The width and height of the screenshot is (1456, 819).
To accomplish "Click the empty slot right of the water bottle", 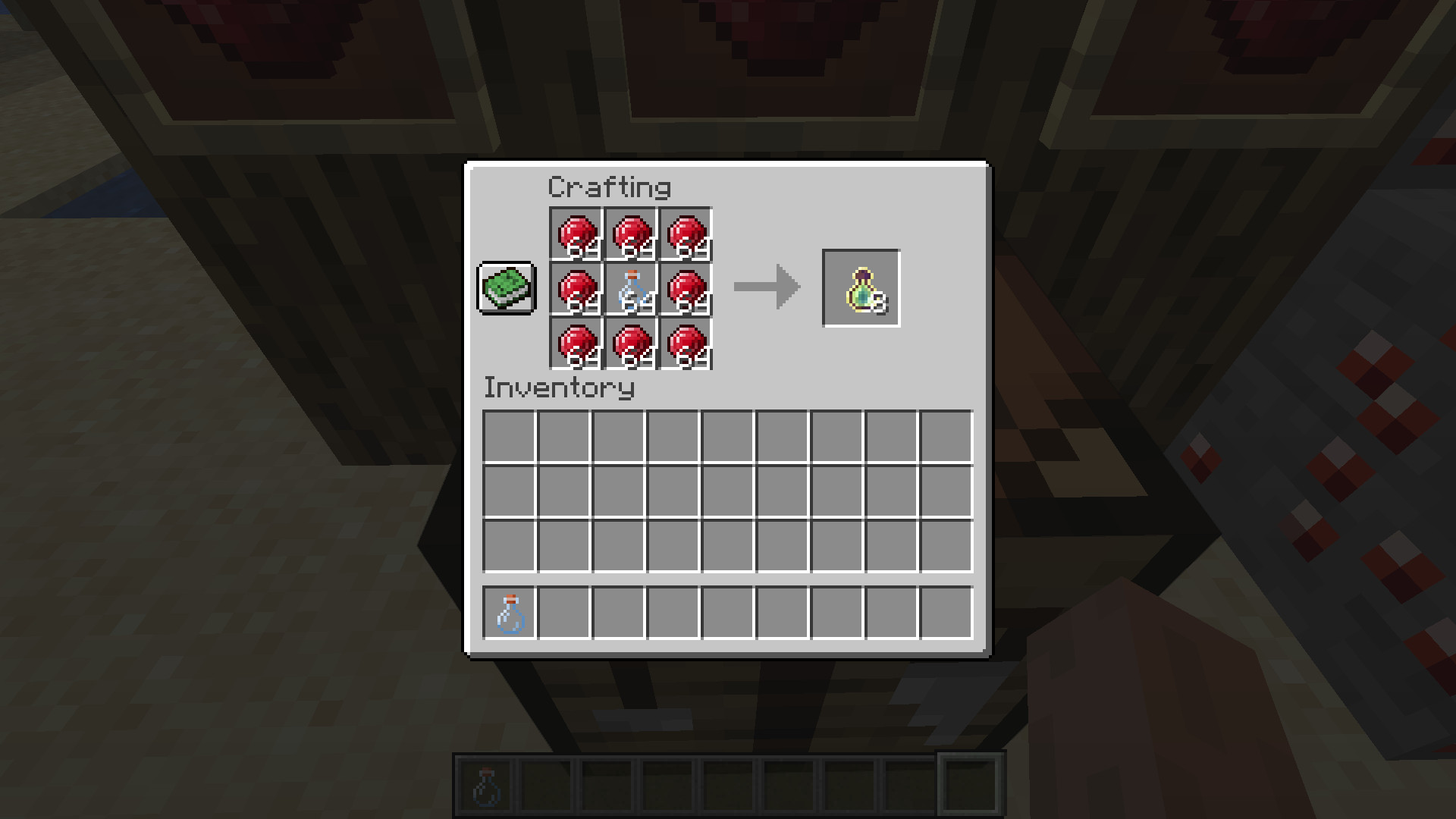I will tap(564, 614).
